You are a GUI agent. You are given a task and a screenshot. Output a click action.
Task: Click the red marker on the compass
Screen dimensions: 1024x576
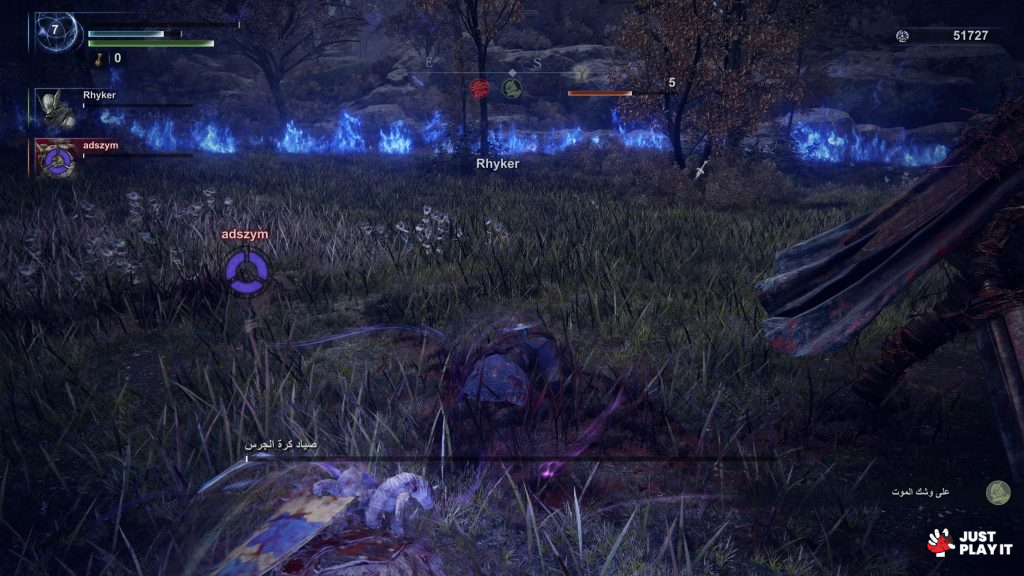479,88
